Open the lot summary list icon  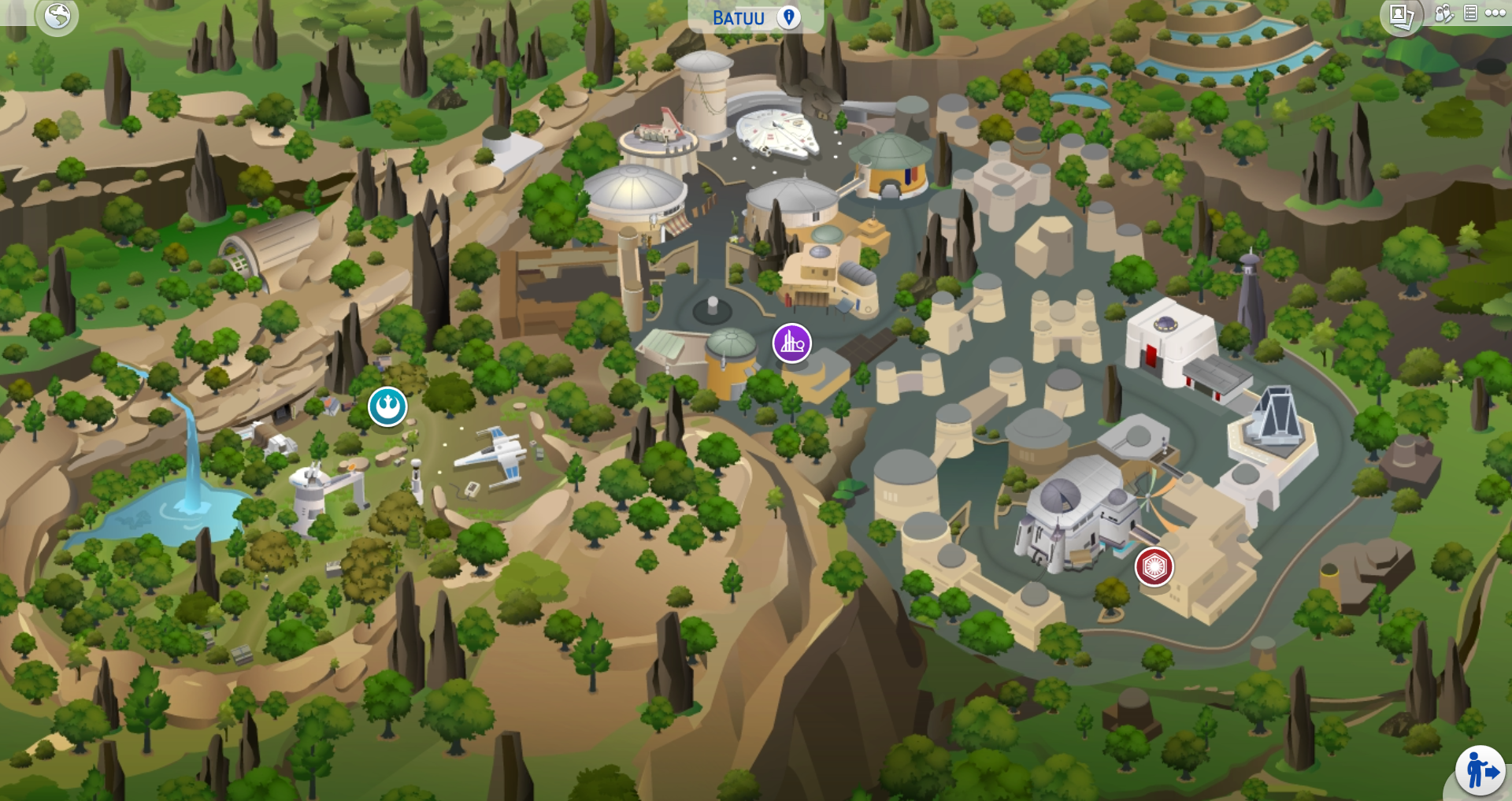pyautogui.click(x=1470, y=13)
